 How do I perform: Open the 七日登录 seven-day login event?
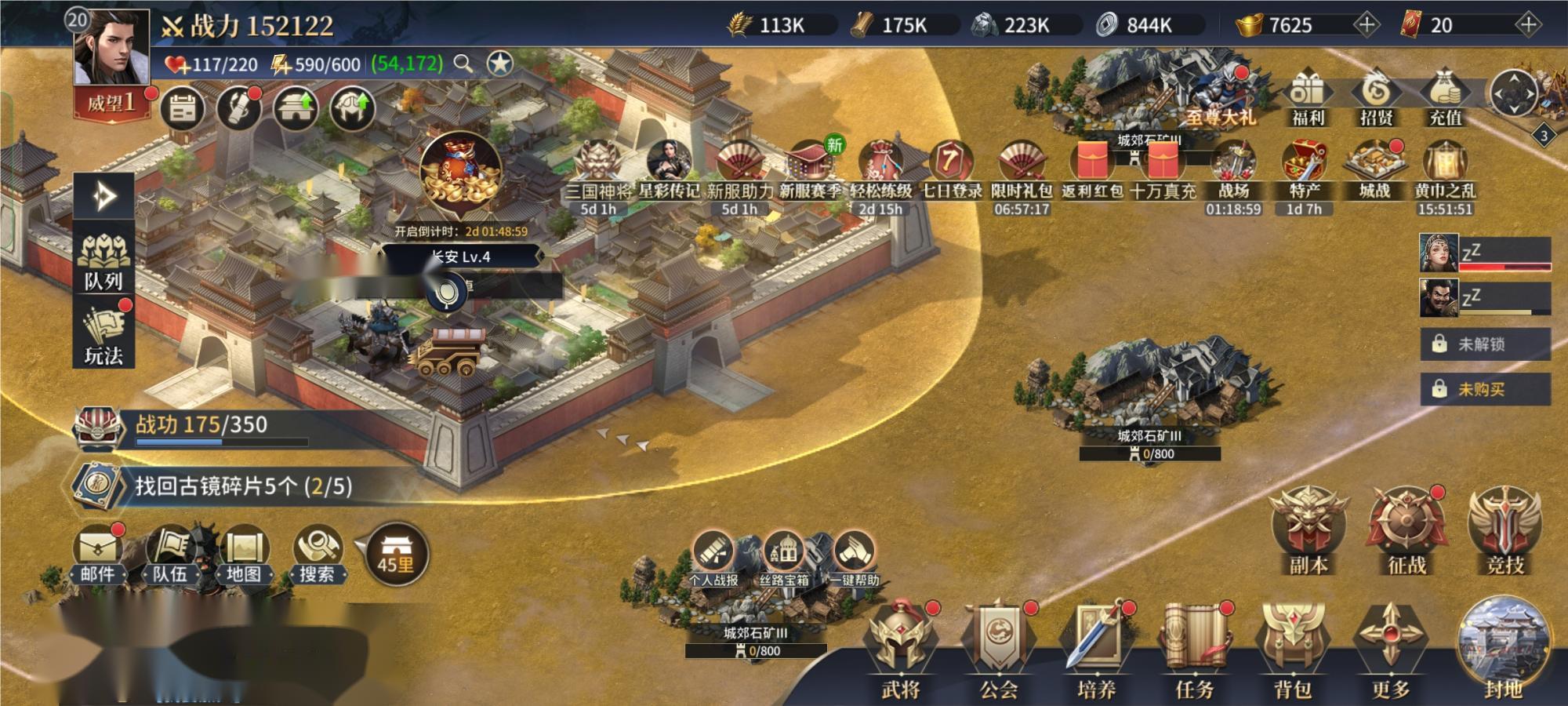coord(951,170)
